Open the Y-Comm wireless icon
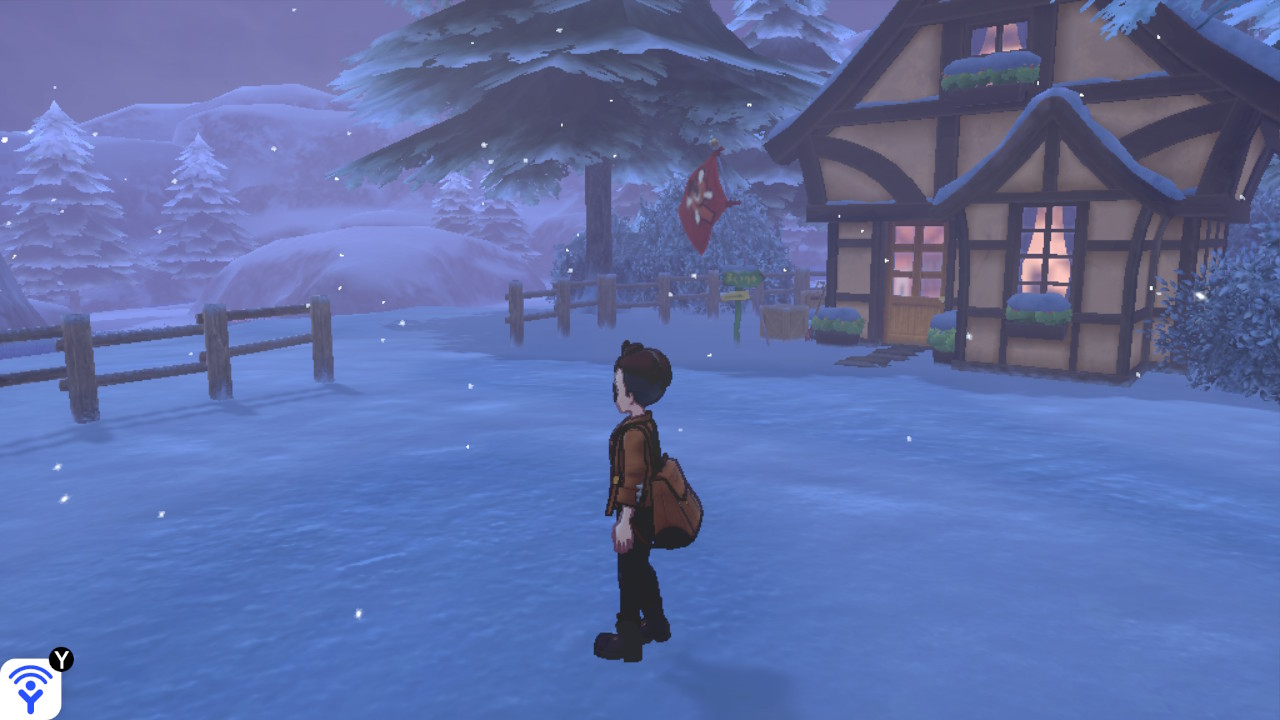1280x720 pixels. pos(30,688)
